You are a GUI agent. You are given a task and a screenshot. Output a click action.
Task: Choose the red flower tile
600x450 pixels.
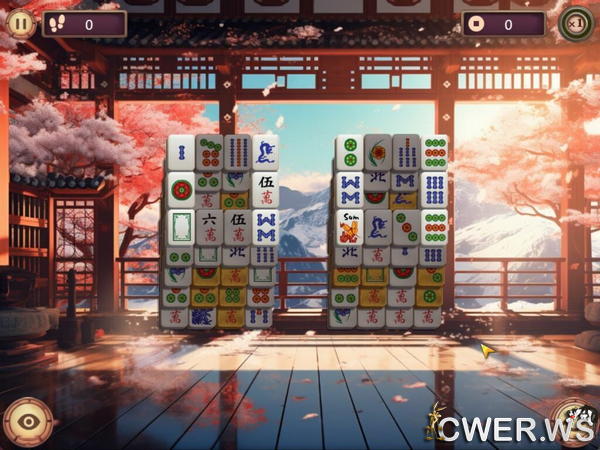tap(378, 152)
